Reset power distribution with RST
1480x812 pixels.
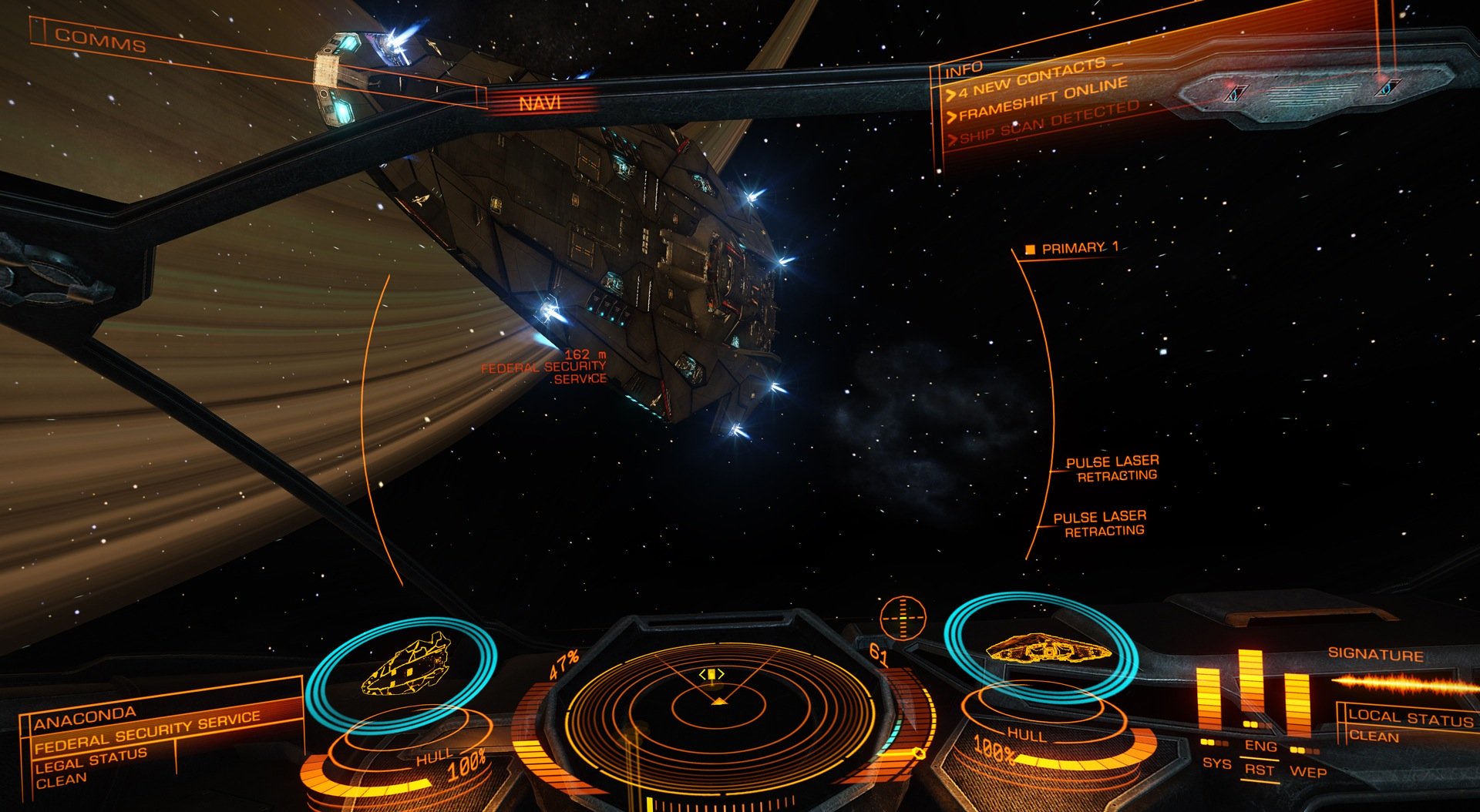point(1260,770)
